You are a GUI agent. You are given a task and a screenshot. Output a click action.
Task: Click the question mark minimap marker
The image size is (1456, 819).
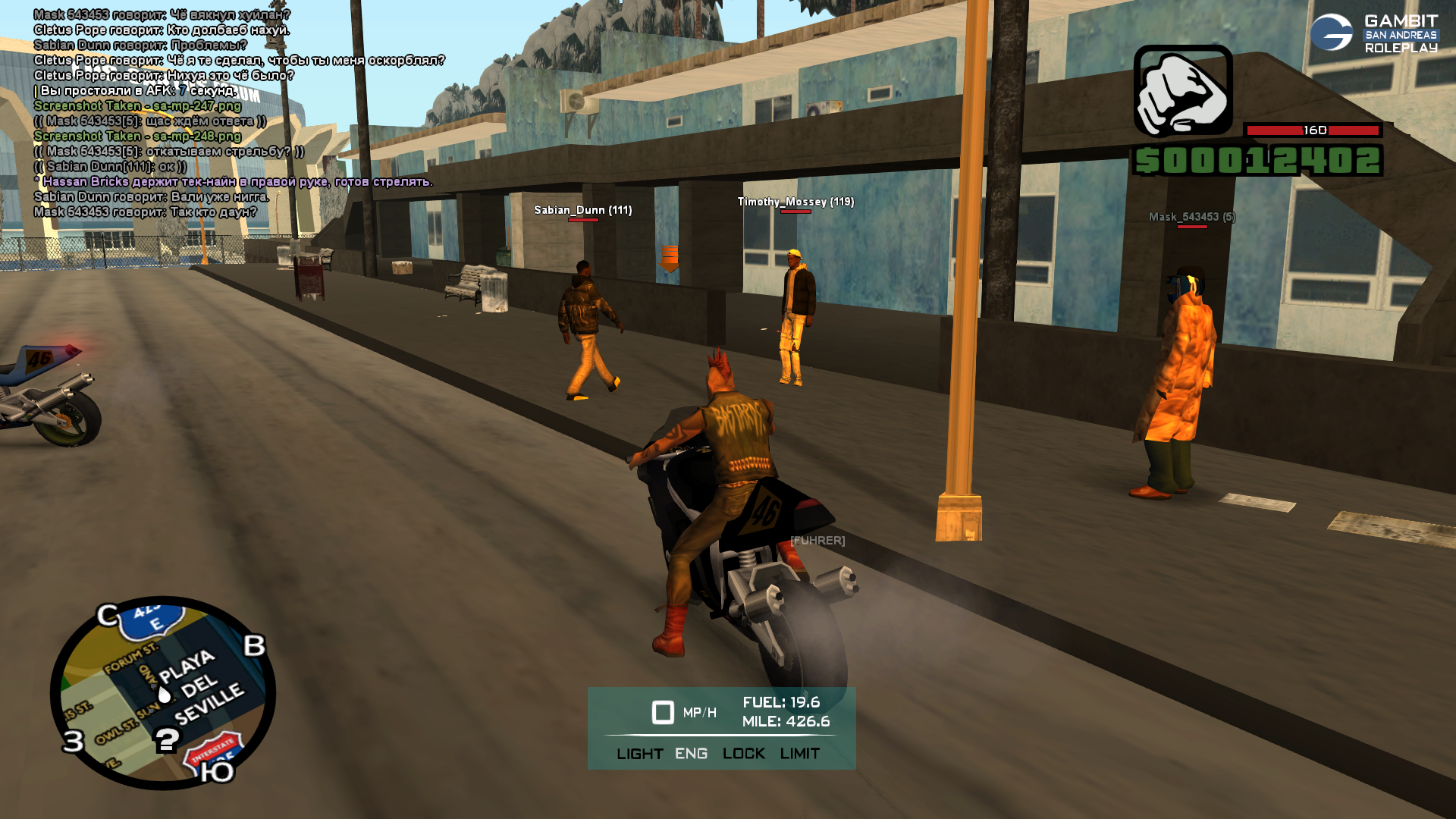click(167, 739)
